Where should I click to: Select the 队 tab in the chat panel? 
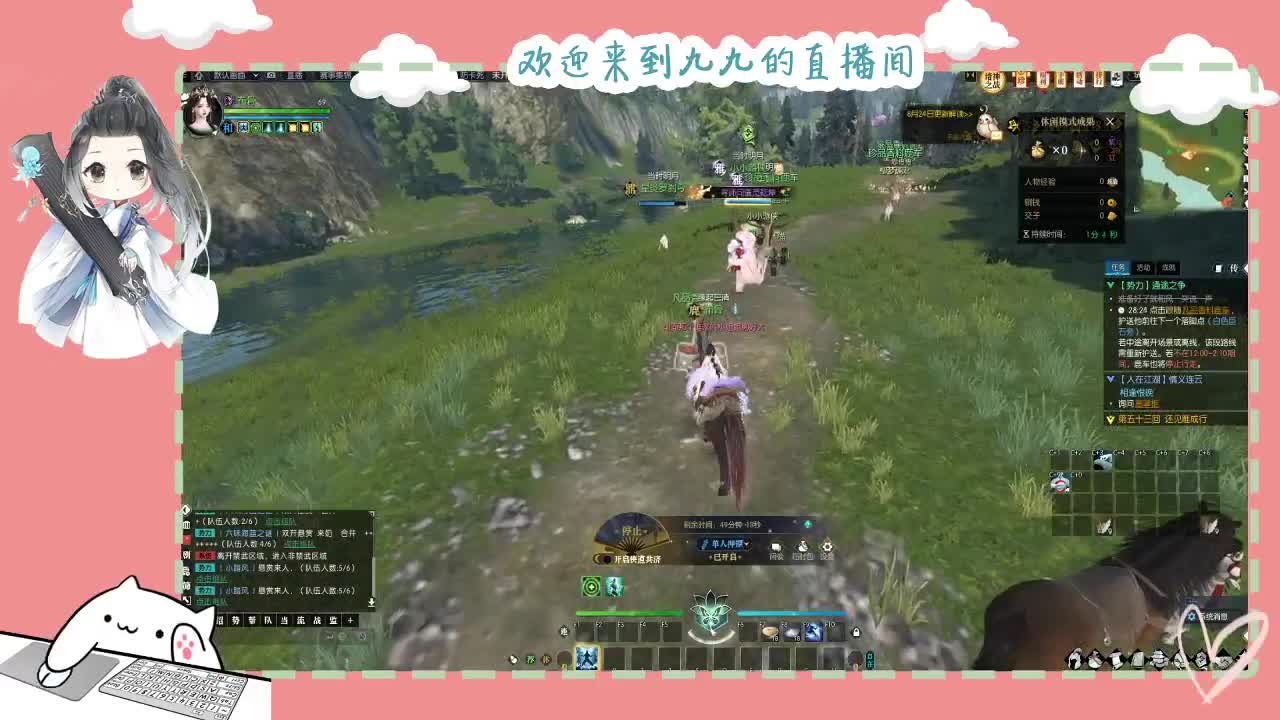point(269,620)
